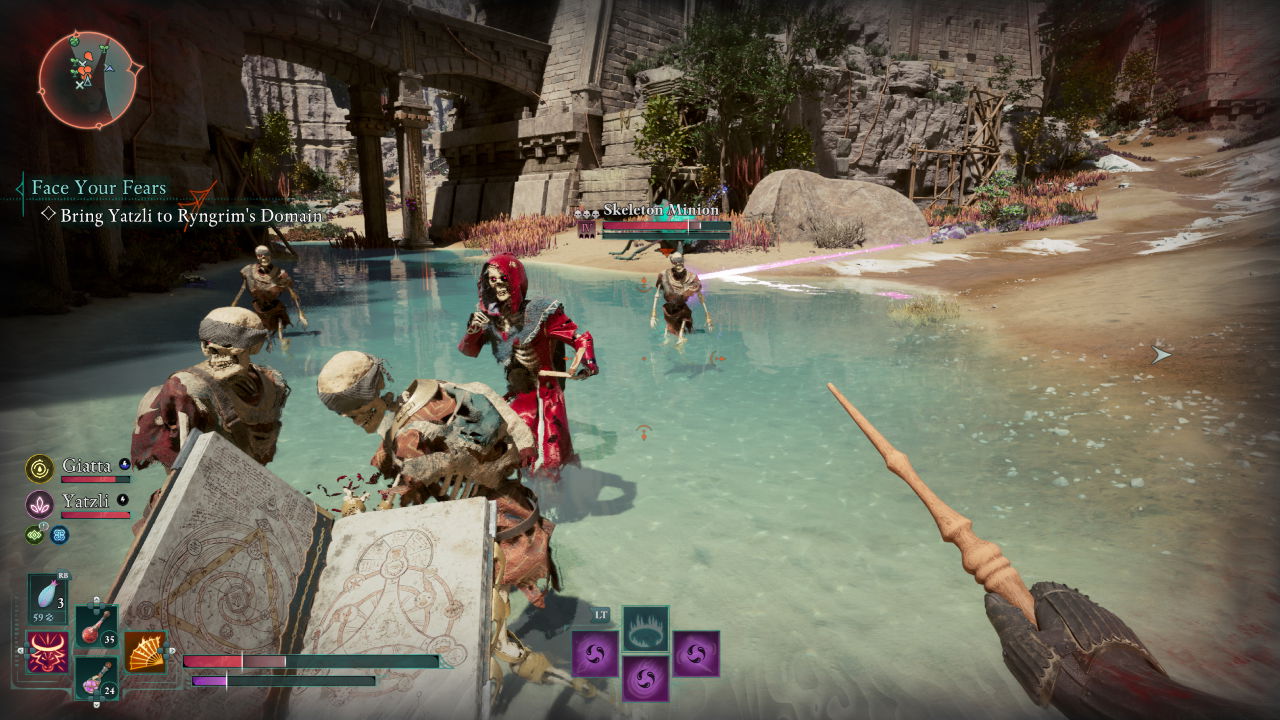Activate the red bull head ability
The width and height of the screenshot is (1280, 720).
(x=46, y=652)
